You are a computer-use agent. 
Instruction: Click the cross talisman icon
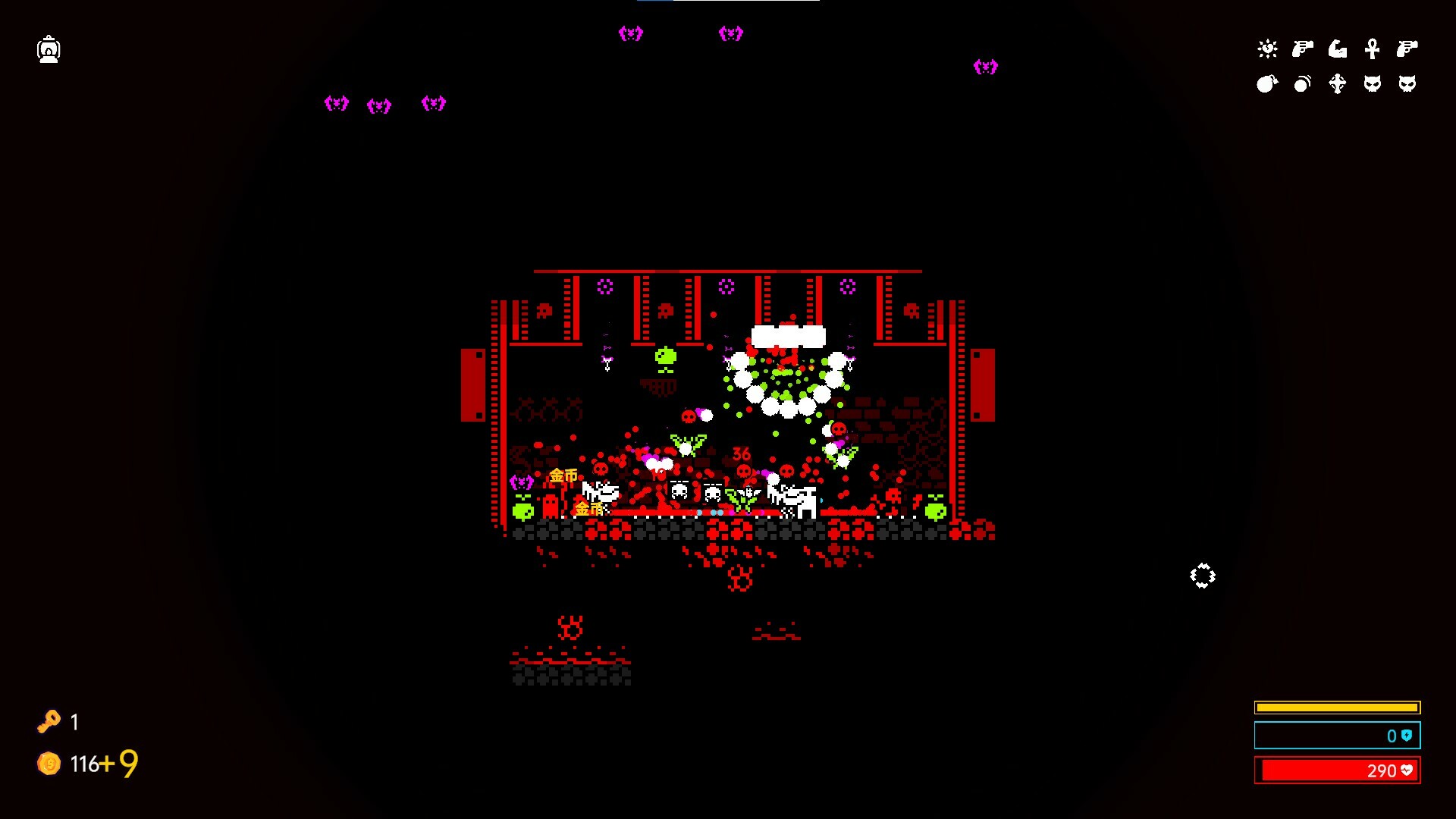pos(1337,84)
